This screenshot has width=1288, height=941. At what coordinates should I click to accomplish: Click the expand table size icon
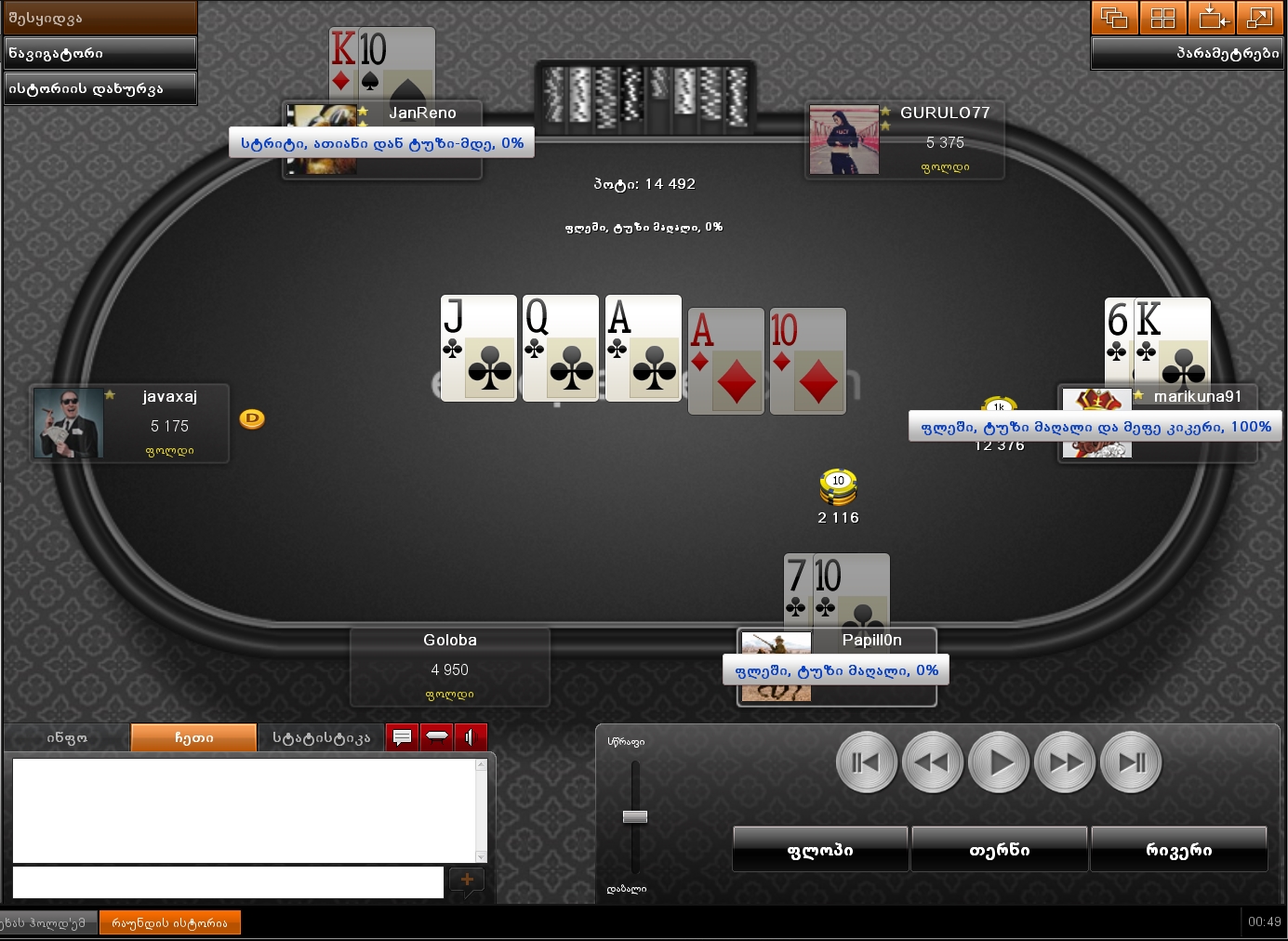coord(1260,18)
